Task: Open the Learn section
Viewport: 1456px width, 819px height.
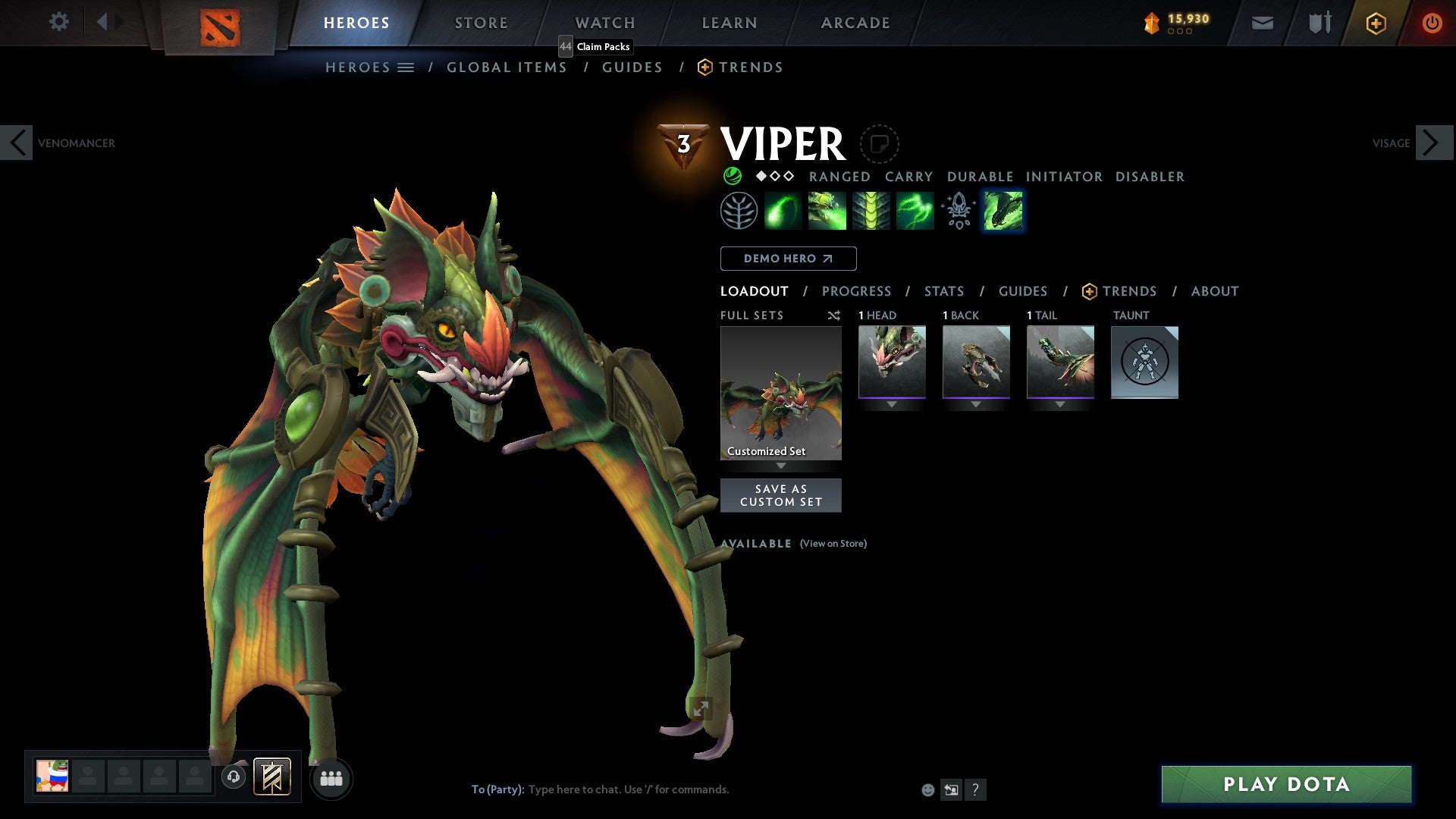Action: 729,23
